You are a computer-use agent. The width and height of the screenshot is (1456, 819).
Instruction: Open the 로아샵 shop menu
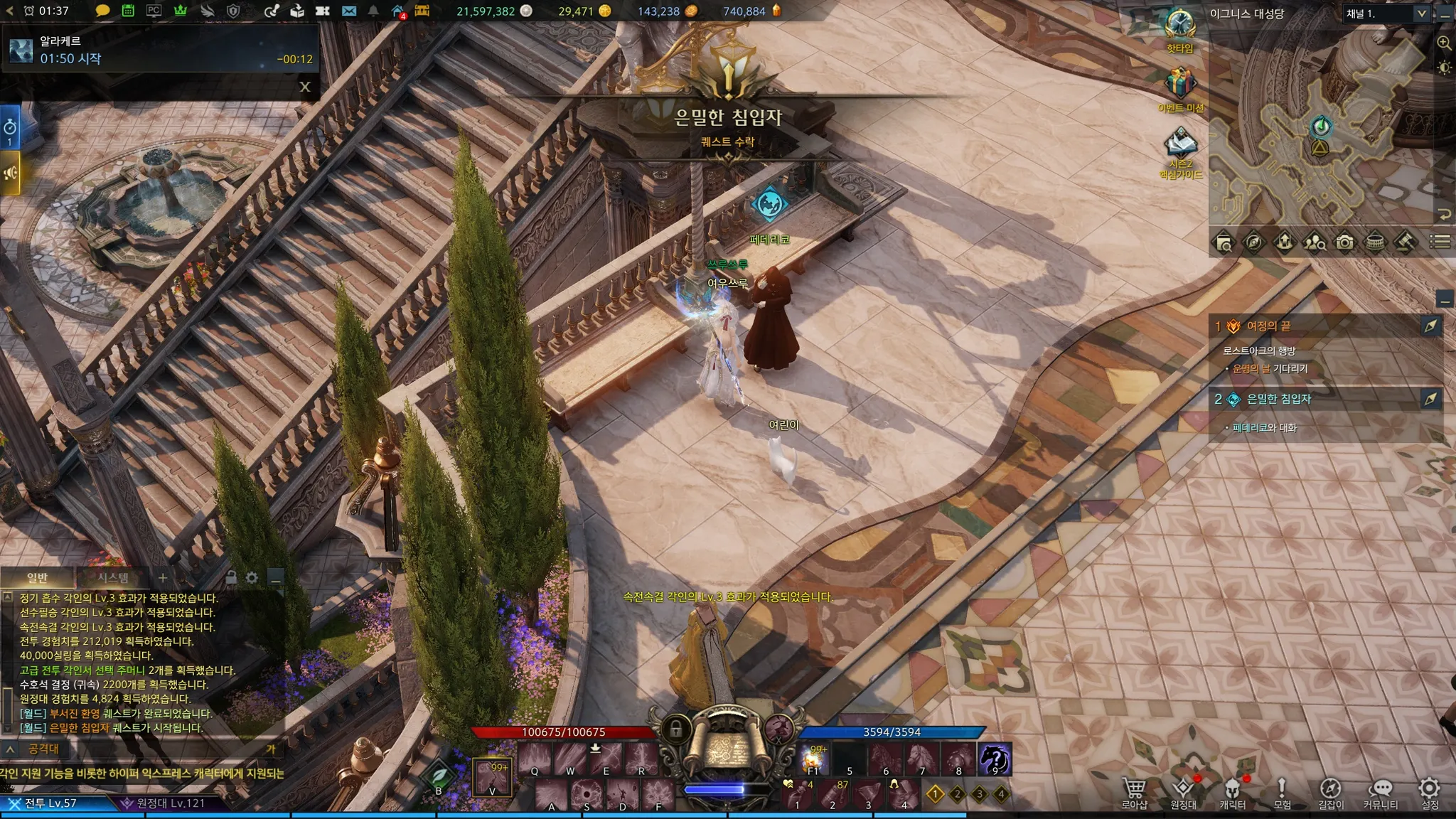click(1134, 793)
